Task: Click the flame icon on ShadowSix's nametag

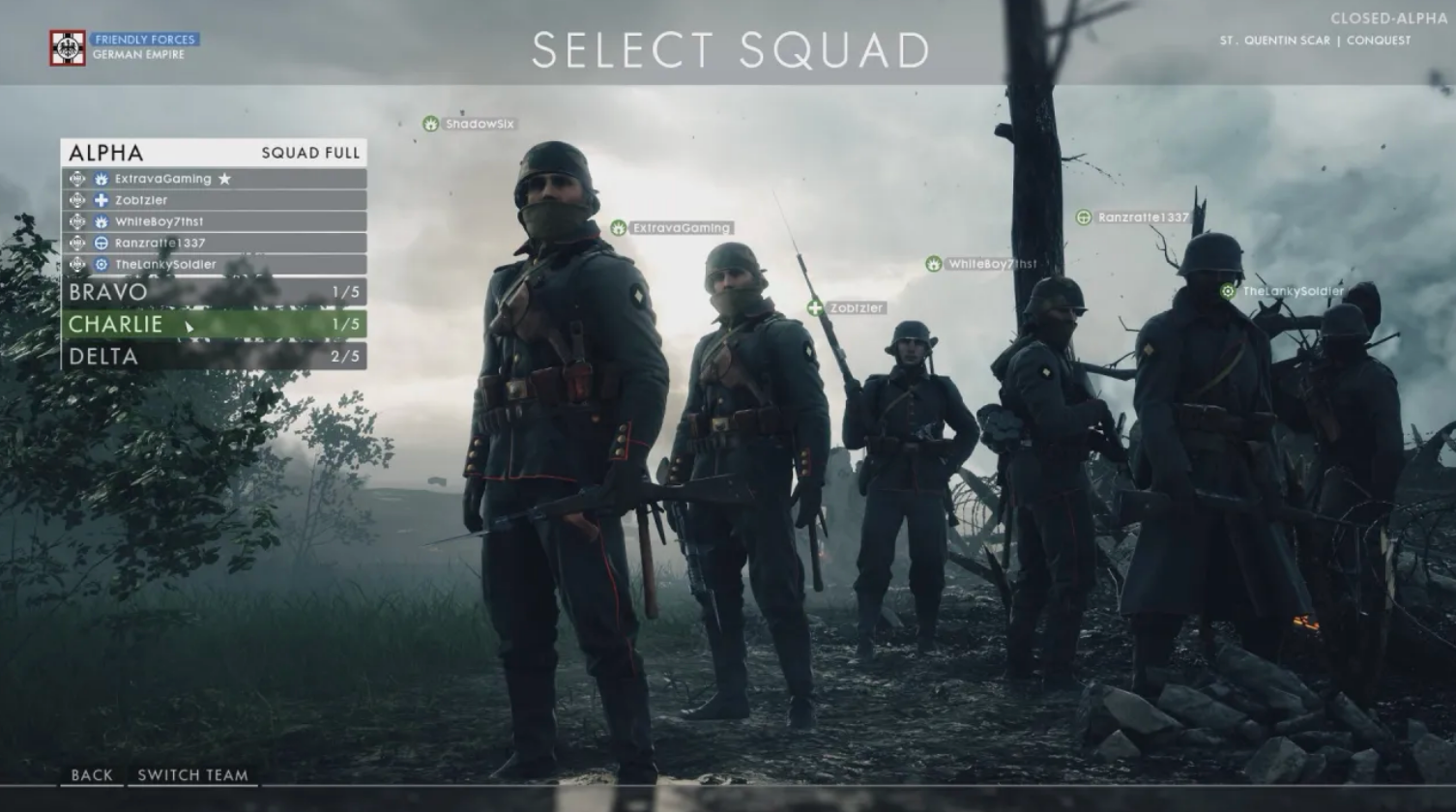Action: [431, 124]
